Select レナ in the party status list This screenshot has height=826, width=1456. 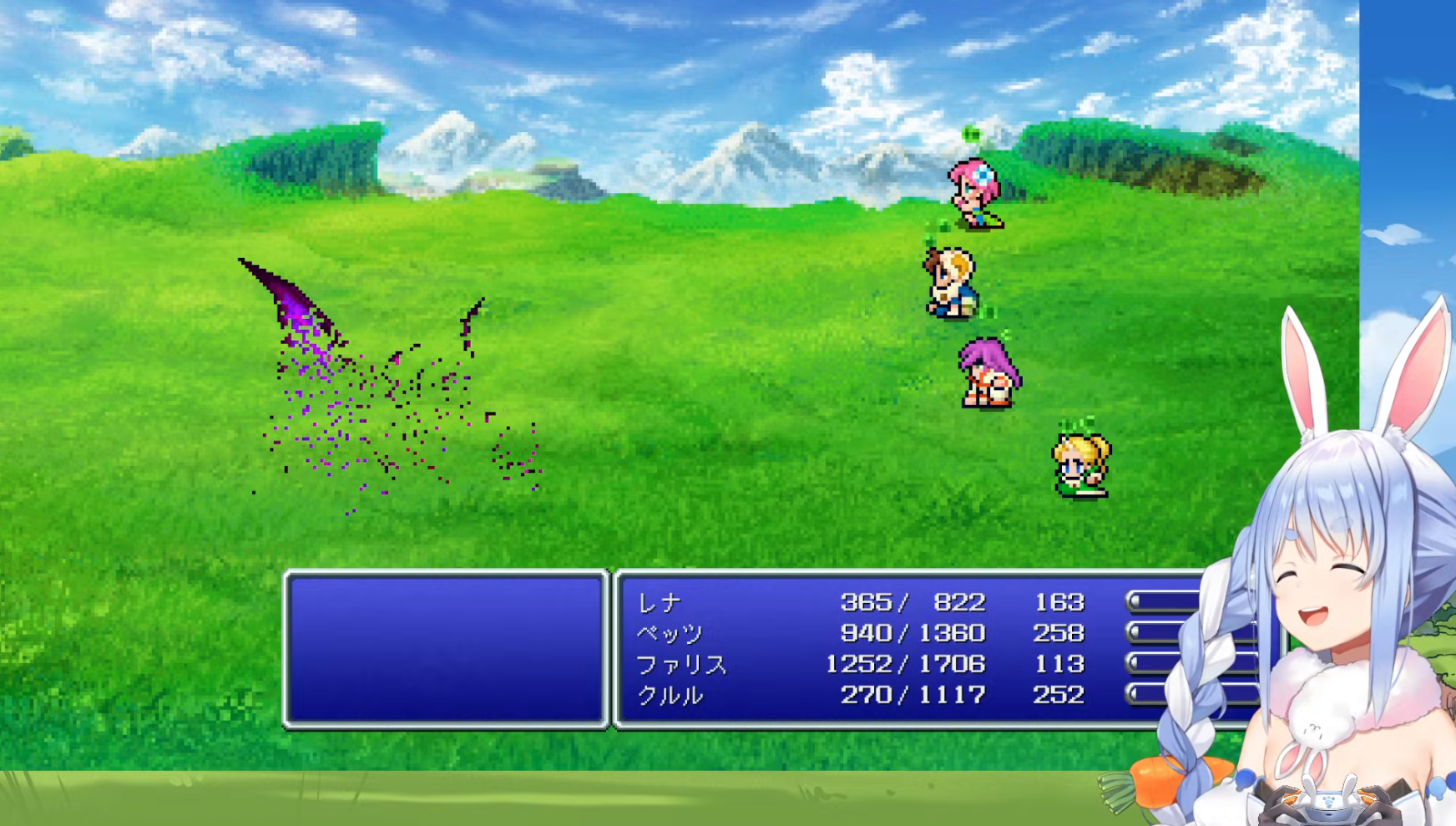[660, 602]
